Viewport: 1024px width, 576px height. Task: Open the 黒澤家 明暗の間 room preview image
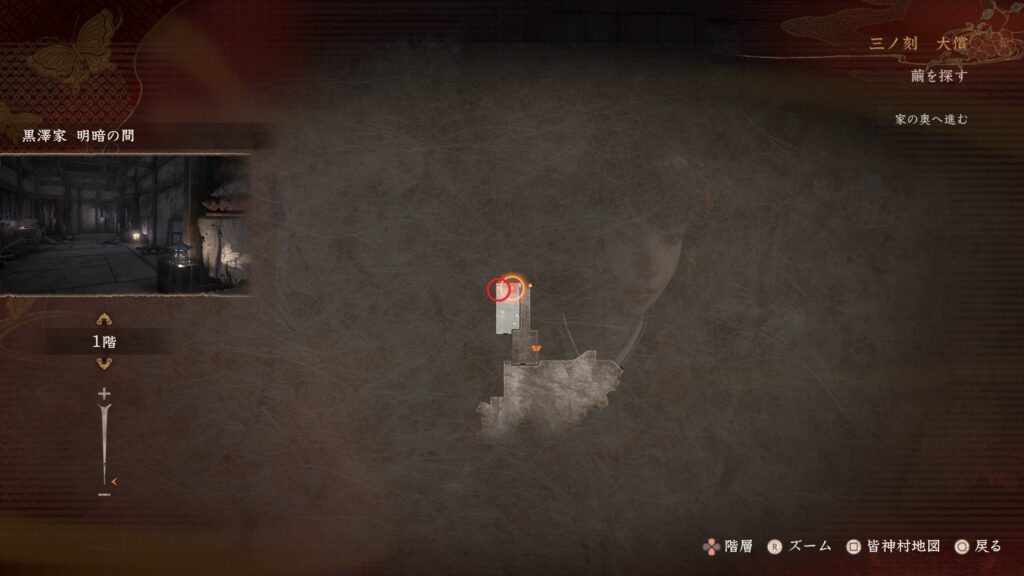pos(124,224)
